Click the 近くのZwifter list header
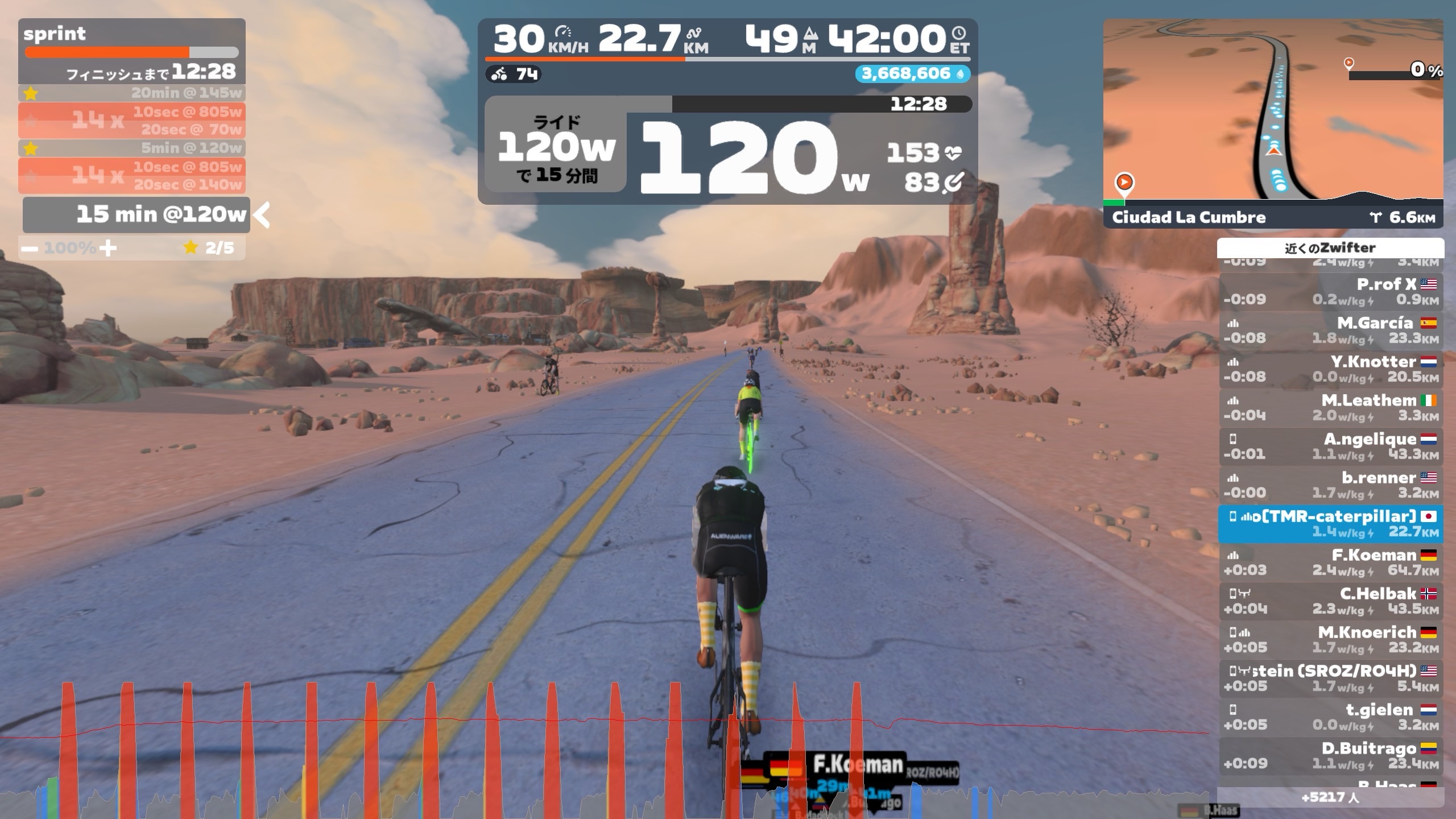The width and height of the screenshot is (1456, 819). pos(1330,247)
